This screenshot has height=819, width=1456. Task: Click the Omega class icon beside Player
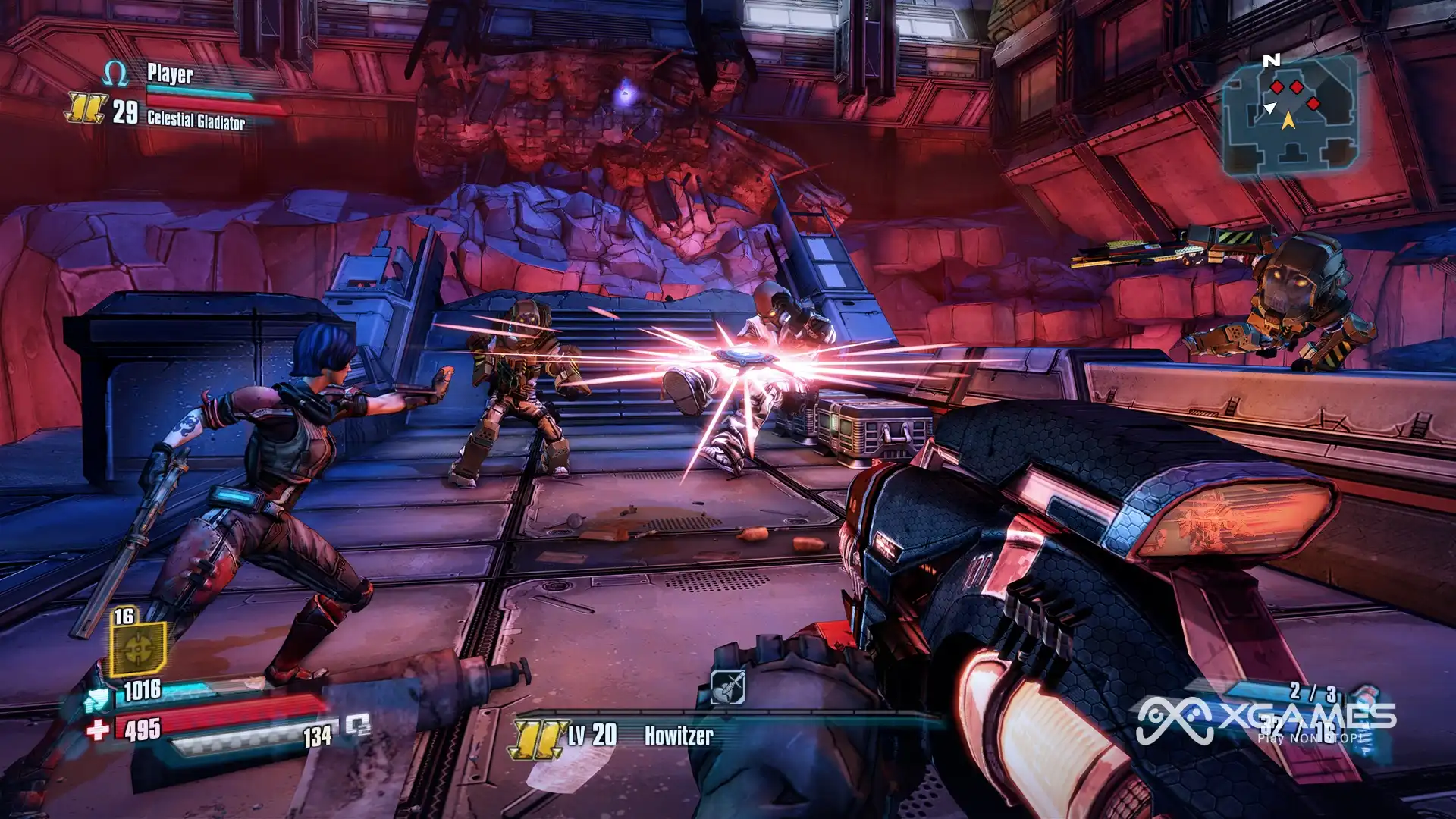click(x=115, y=74)
